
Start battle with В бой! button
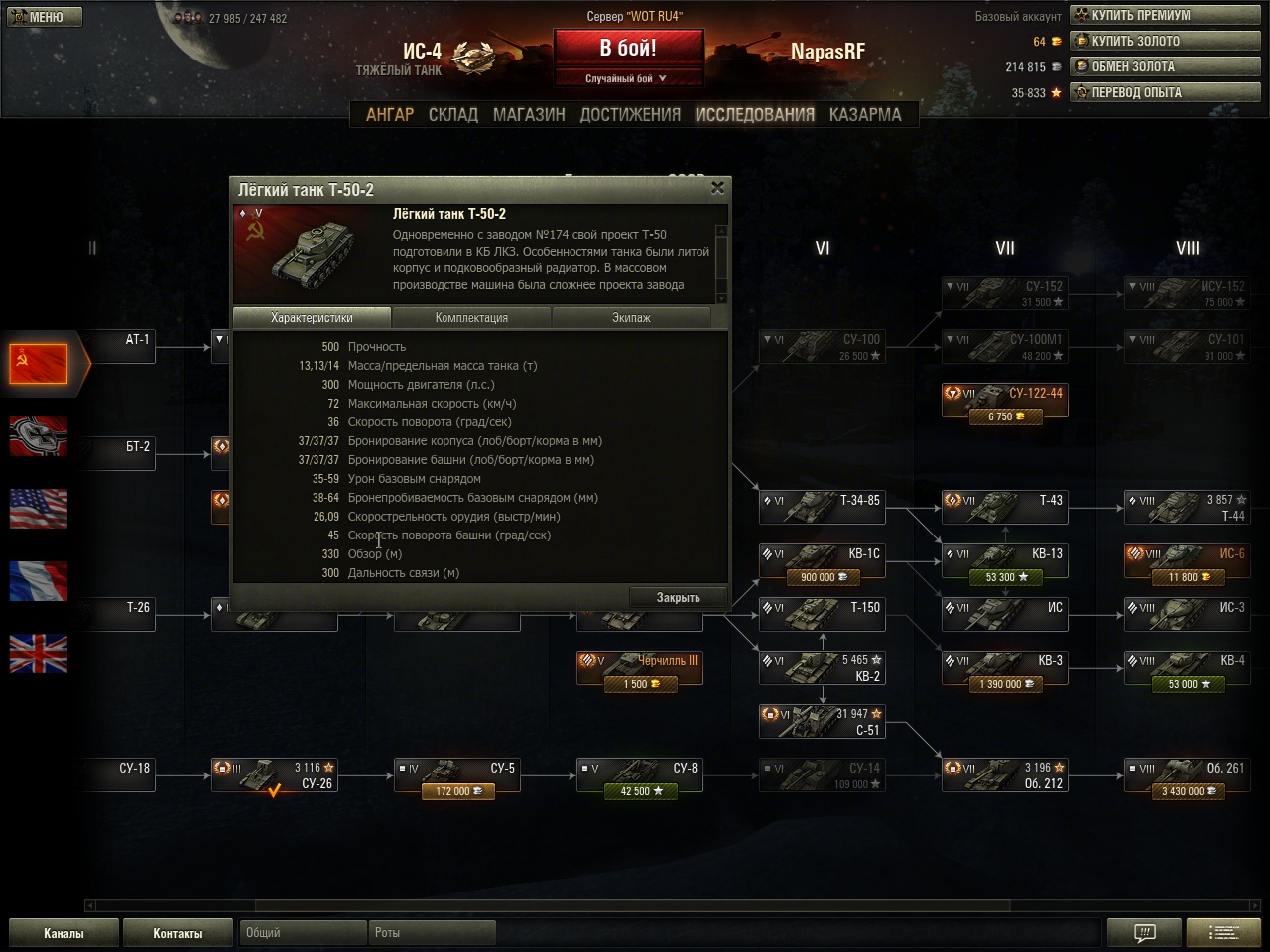tap(628, 48)
